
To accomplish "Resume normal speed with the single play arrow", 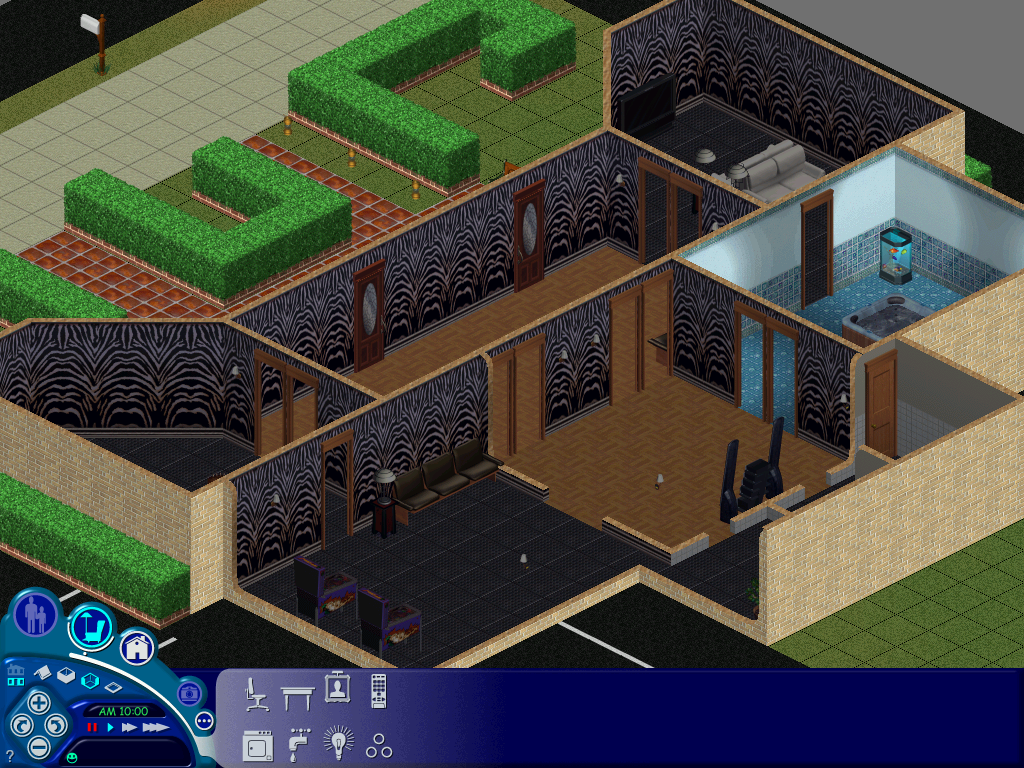I will click(x=110, y=728).
